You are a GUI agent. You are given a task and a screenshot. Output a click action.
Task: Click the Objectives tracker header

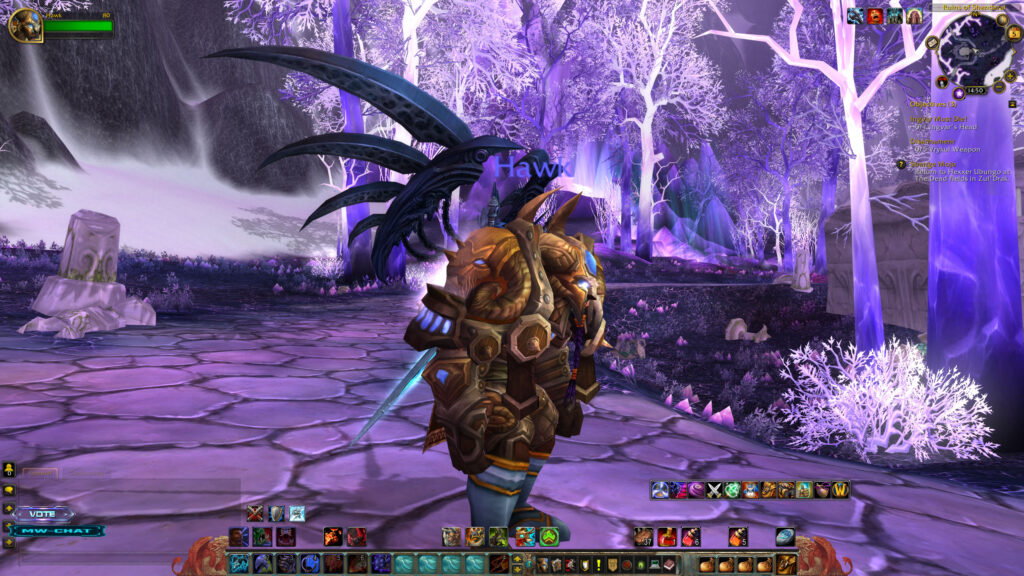(x=933, y=103)
